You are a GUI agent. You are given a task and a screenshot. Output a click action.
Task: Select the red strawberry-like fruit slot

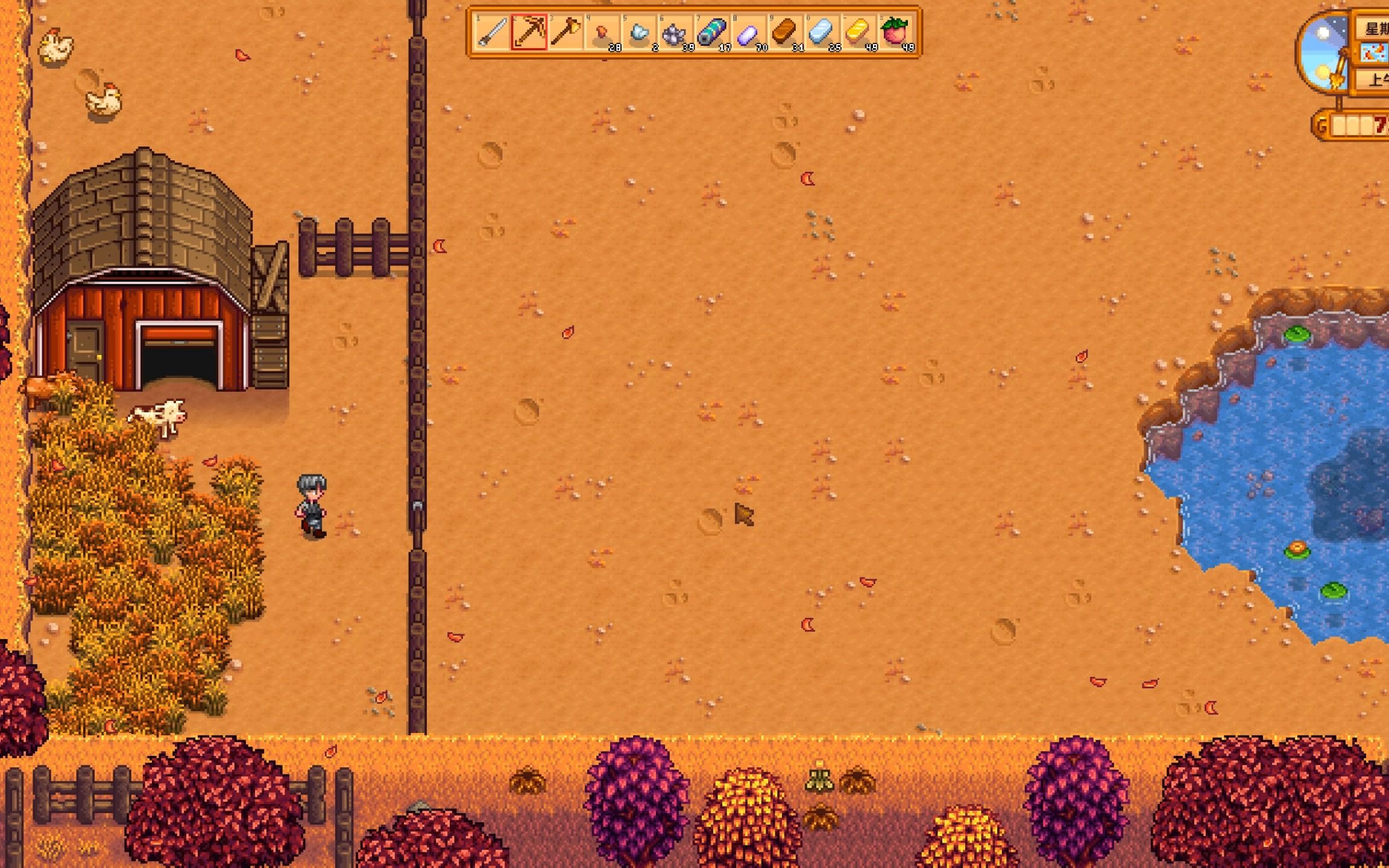pyautogui.click(x=895, y=32)
